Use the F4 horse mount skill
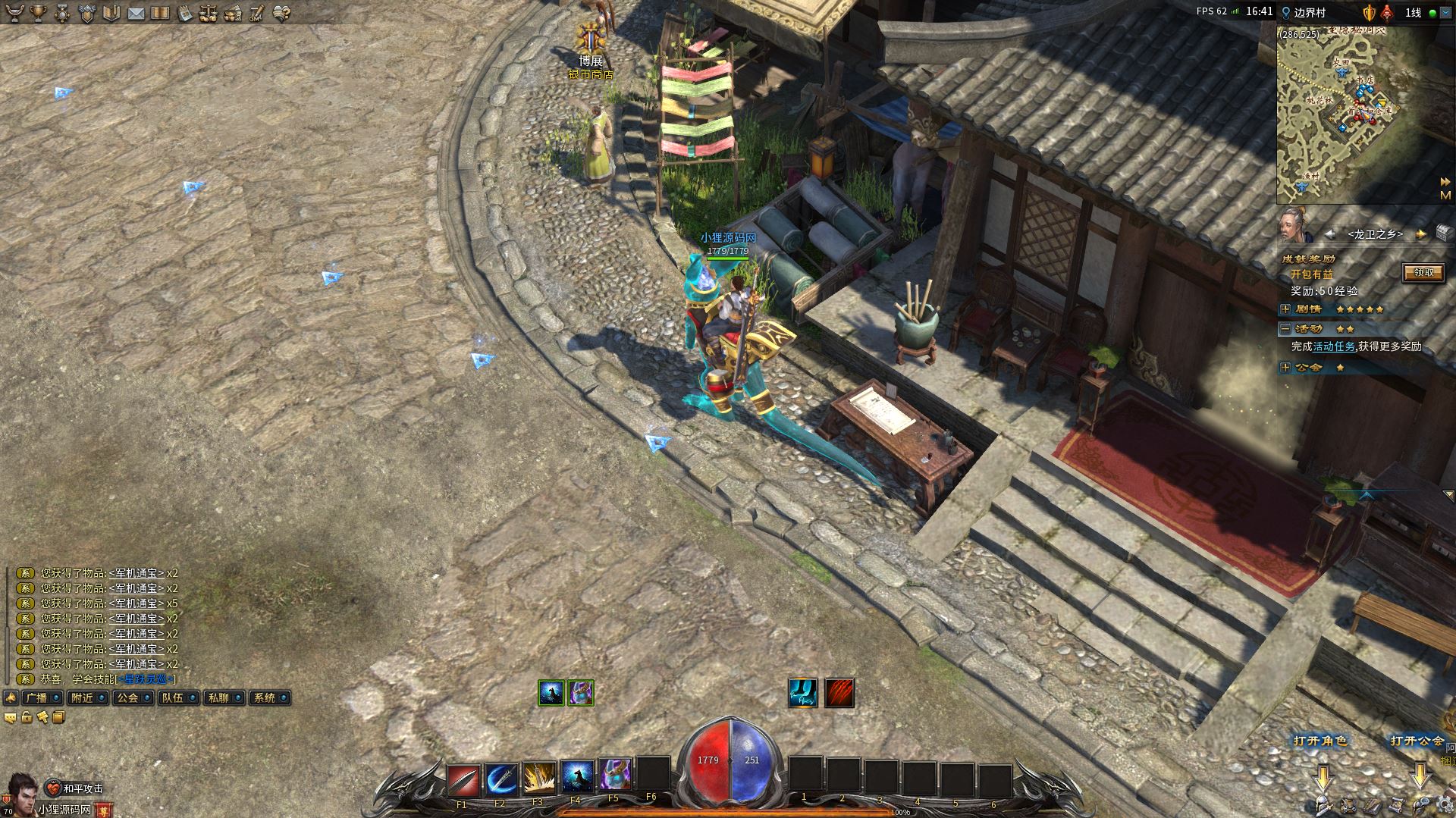 [576, 778]
